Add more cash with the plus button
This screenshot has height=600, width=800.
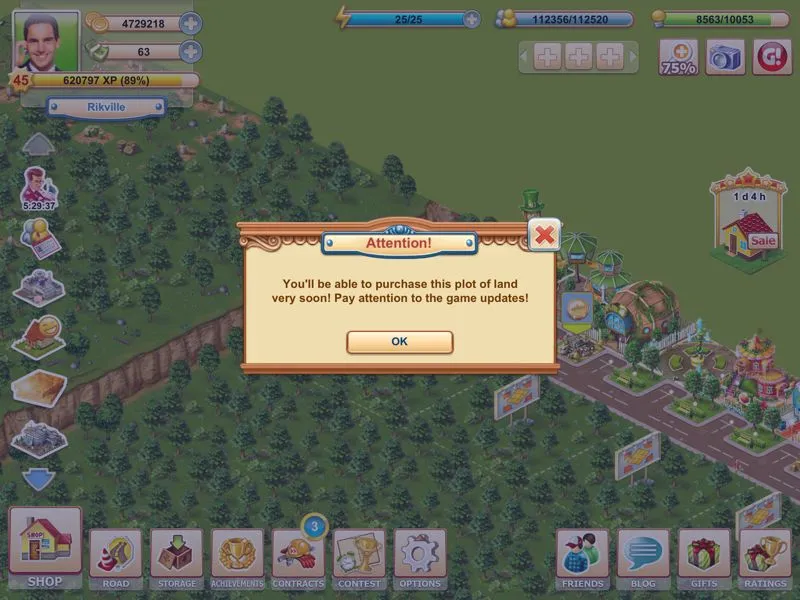[190, 52]
